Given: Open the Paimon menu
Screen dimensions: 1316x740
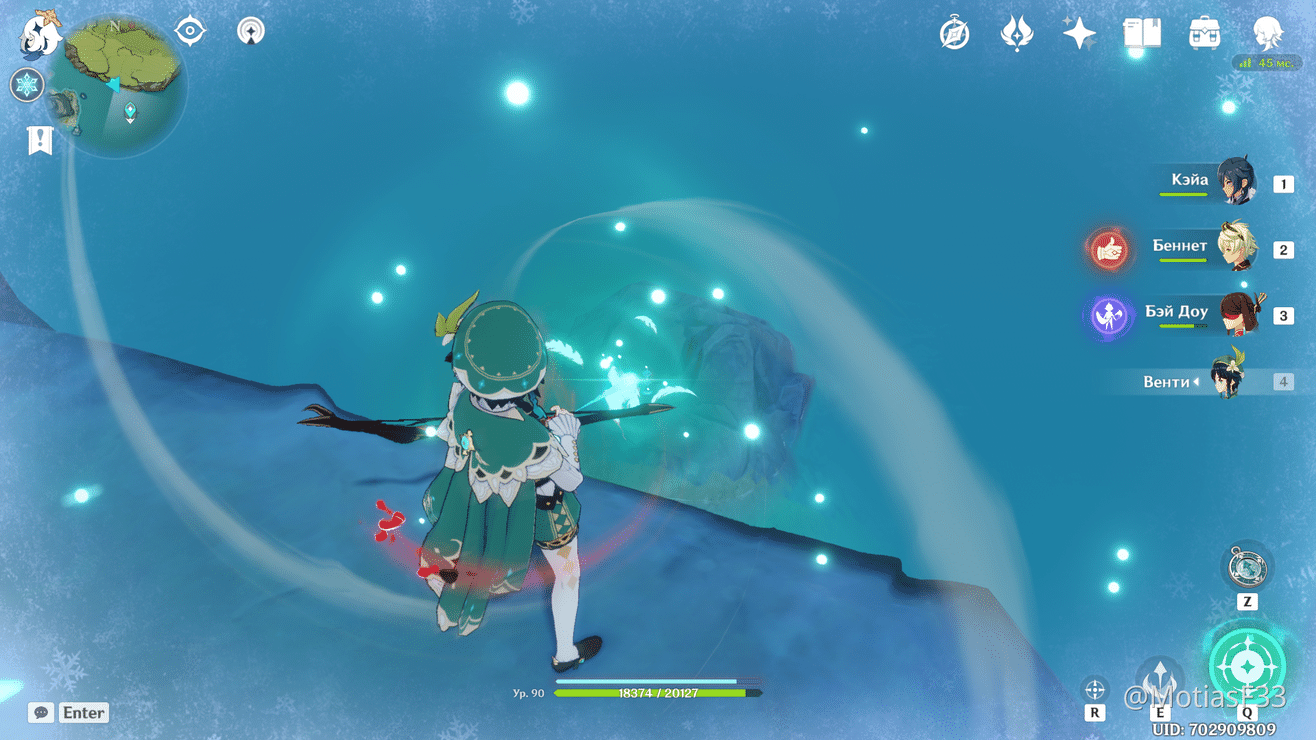Looking at the screenshot, I should pyautogui.click(x=37, y=35).
